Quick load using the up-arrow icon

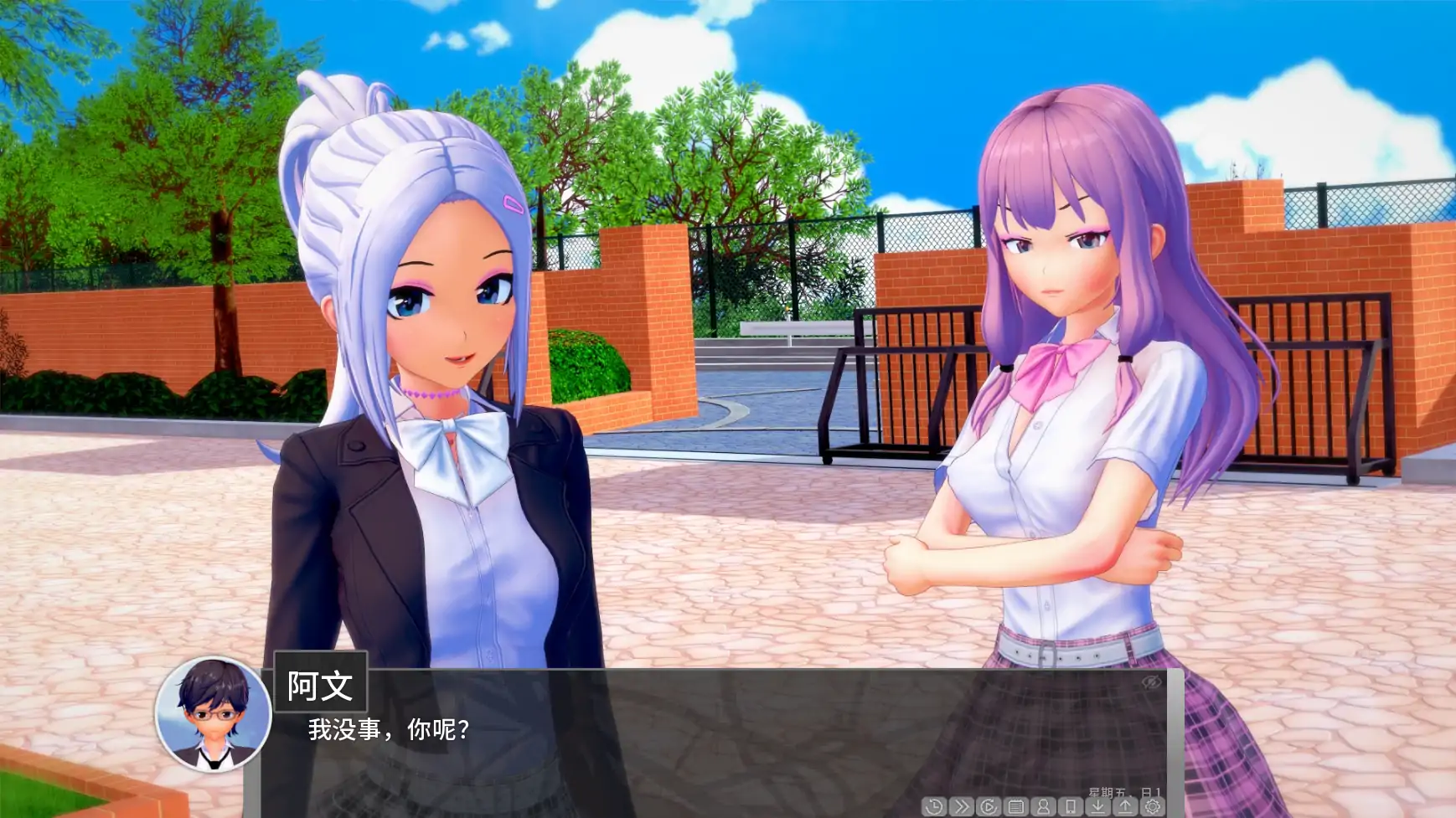(x=1124, y=806)
